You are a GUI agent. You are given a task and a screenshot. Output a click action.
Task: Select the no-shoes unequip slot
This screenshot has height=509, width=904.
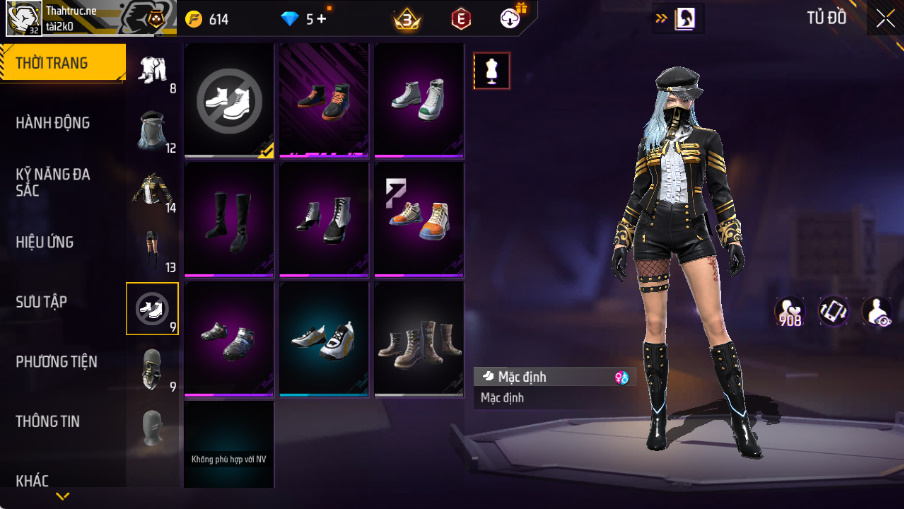pos(229,100)
